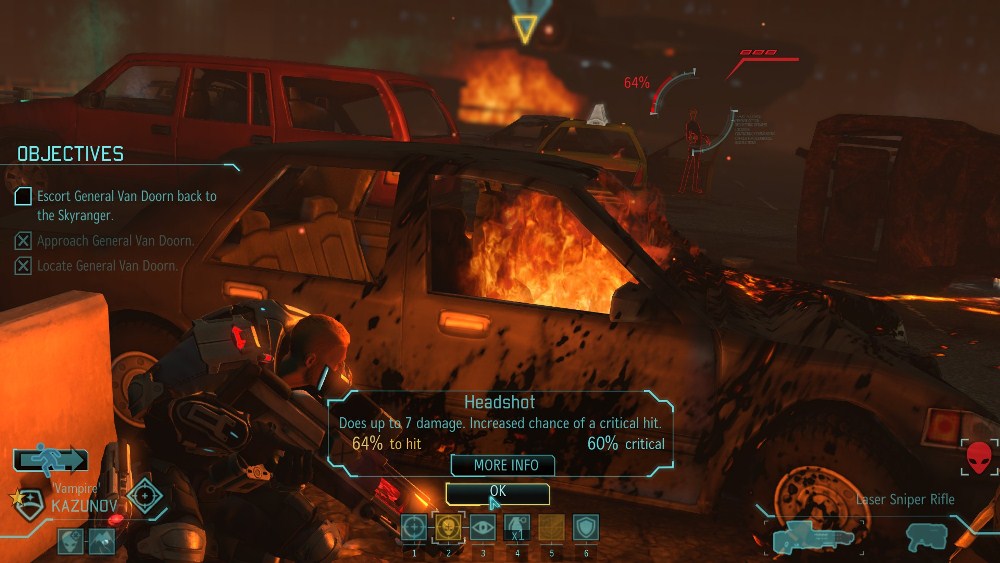This screenshot has height=563, width=1000.
Task: Click the greyed-out fifth ability slot
Action: [x=551, y=527]
